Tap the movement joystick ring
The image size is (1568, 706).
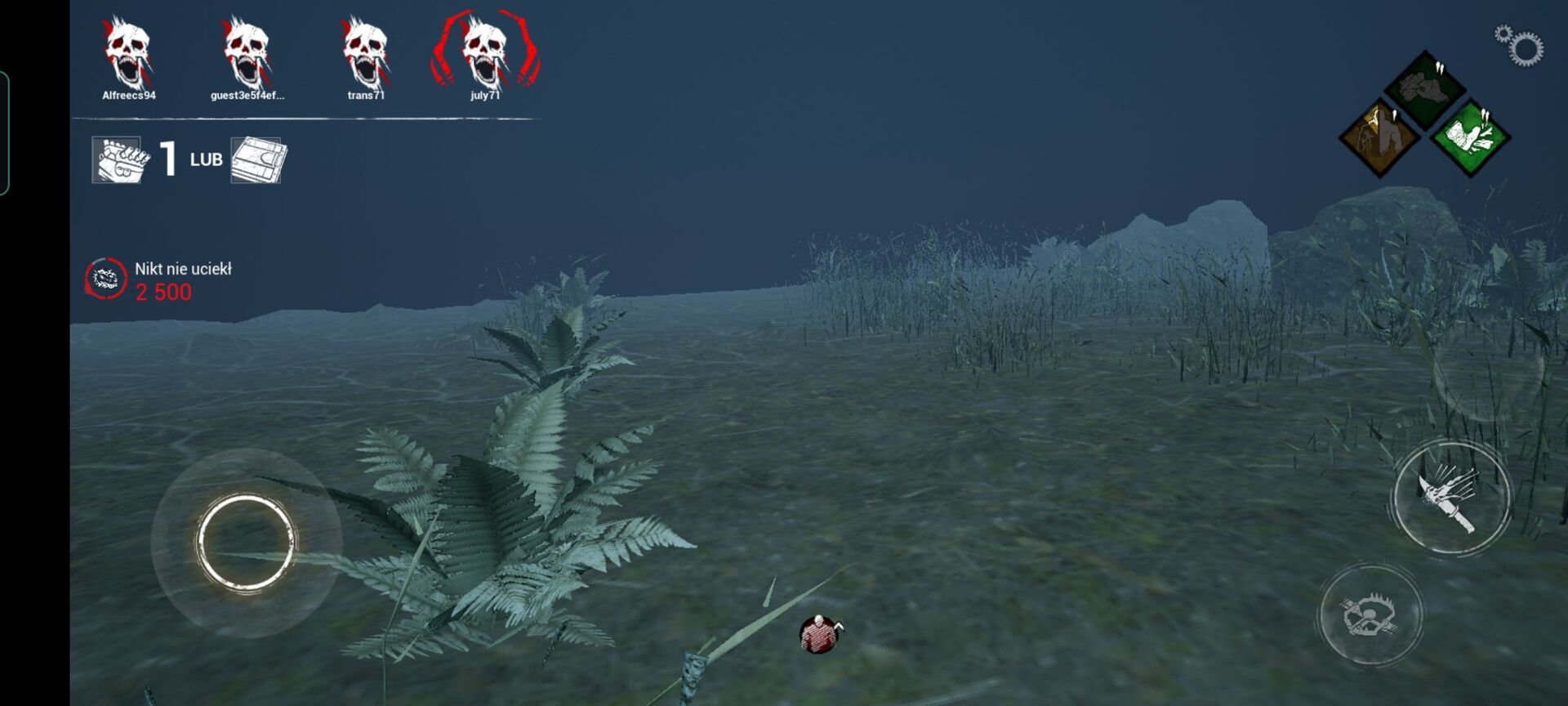click(x=246, y=542)
